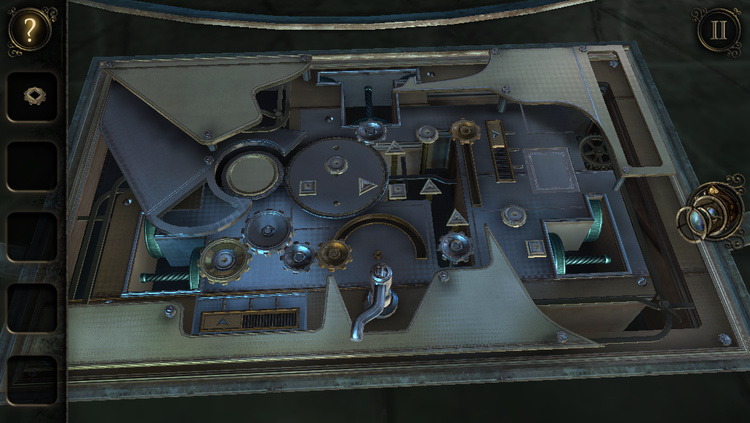Open the question mark hint button
This screenshot has height=423, width=750.
pyautogui.click(x=29, y=29)
